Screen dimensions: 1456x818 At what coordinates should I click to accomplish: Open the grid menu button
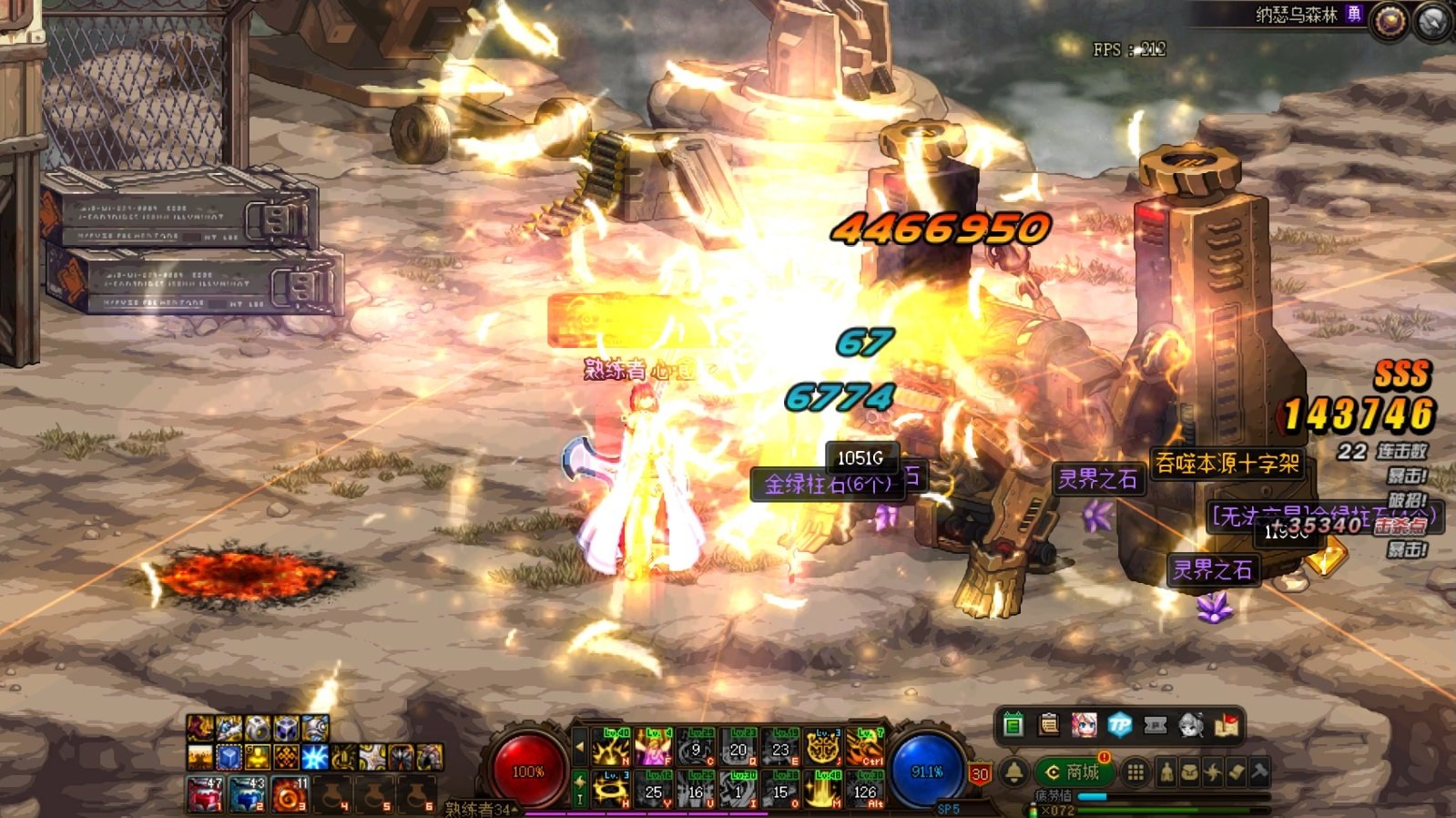[1135, 772]
